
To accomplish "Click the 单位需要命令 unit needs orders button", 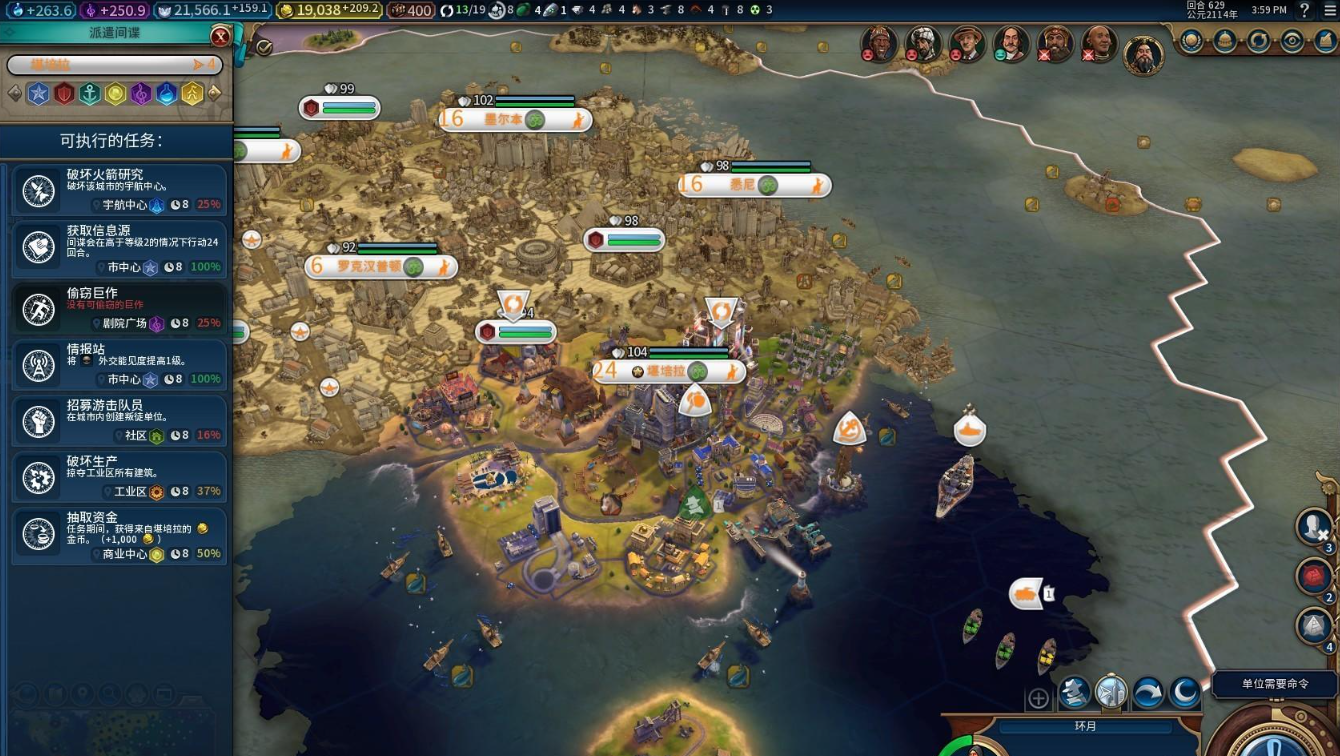I will point(1274,684).
